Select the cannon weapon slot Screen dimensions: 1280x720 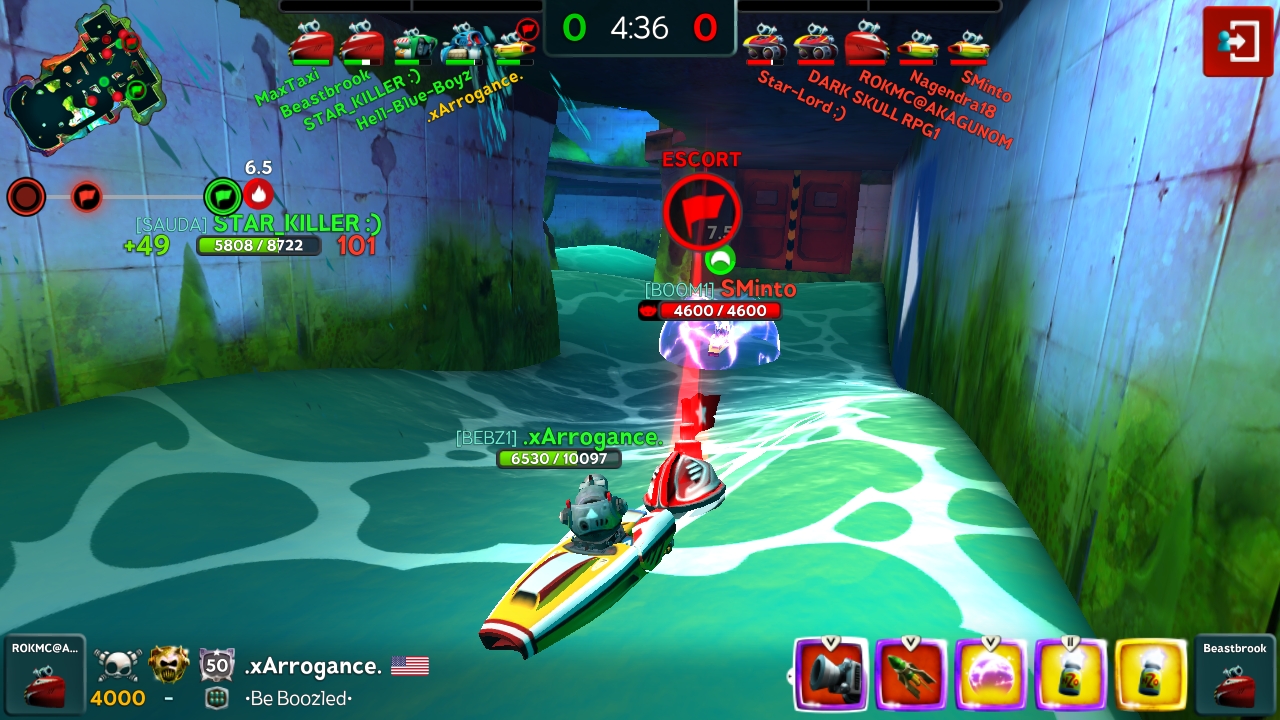click(830, 674)
